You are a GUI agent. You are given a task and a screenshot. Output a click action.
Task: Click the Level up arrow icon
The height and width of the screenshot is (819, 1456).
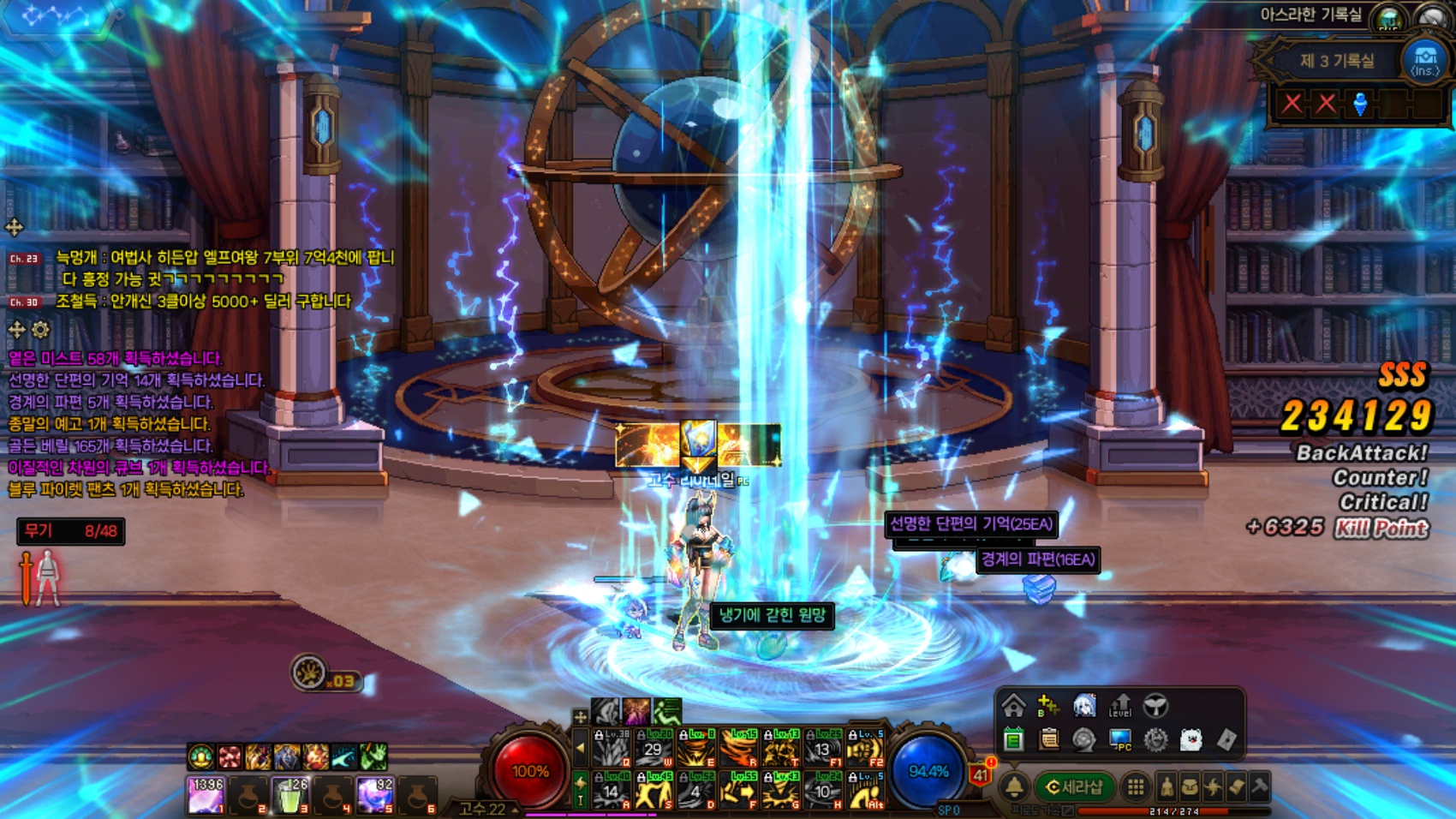tap(1119, 706)
